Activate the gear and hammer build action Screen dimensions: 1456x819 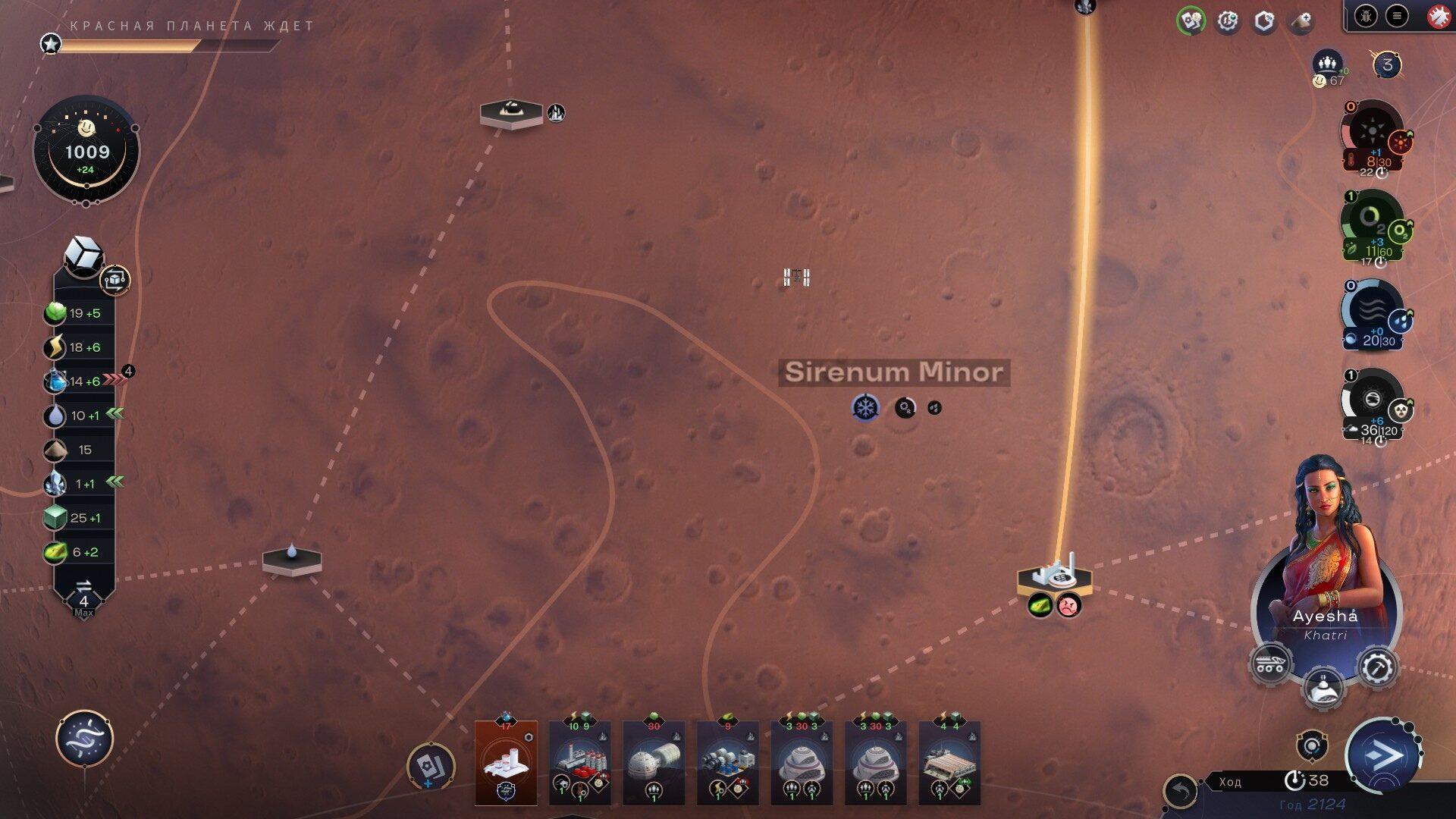pos(1377,667)
